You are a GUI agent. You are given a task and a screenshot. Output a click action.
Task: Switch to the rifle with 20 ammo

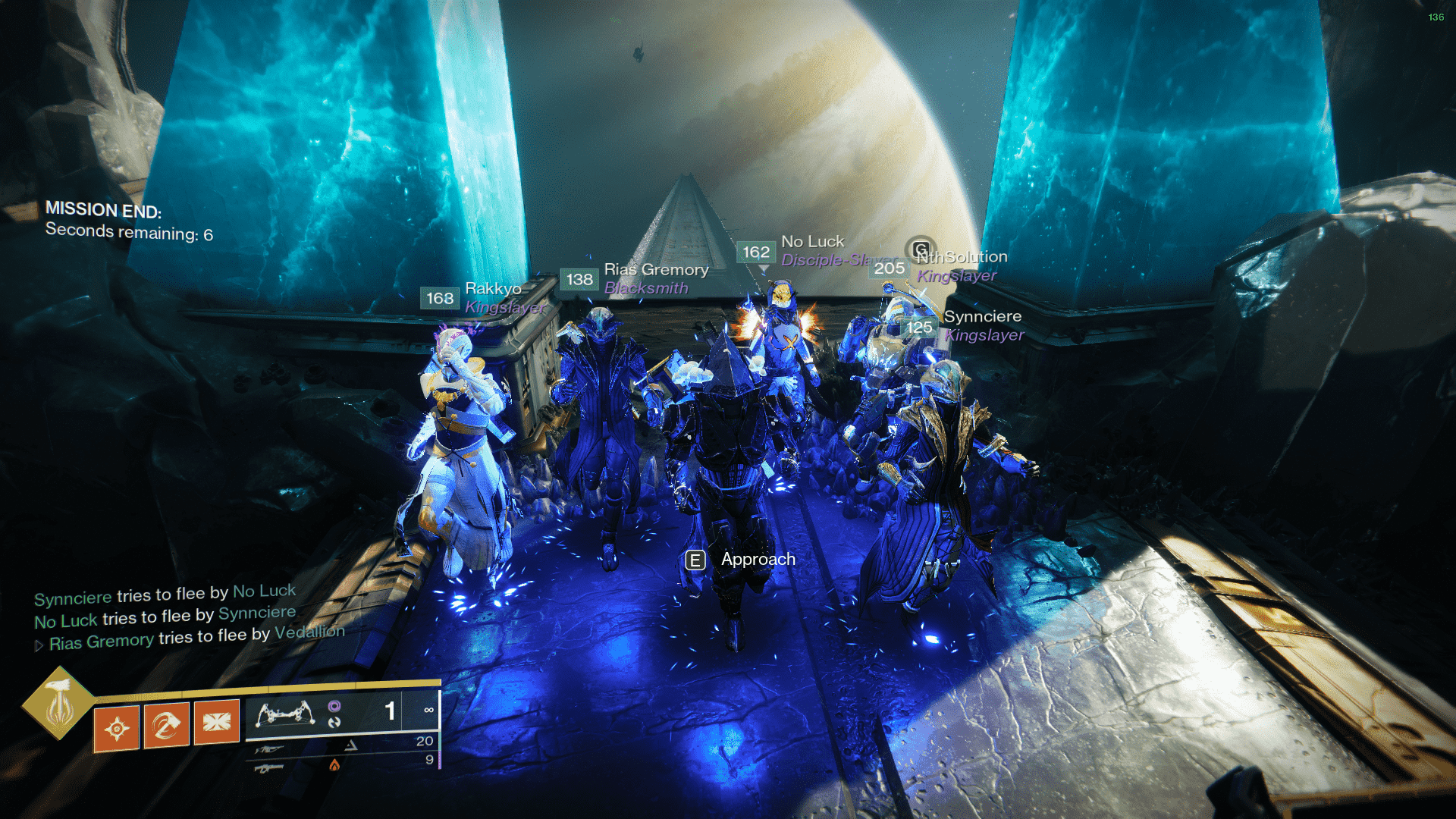[269, 750]
